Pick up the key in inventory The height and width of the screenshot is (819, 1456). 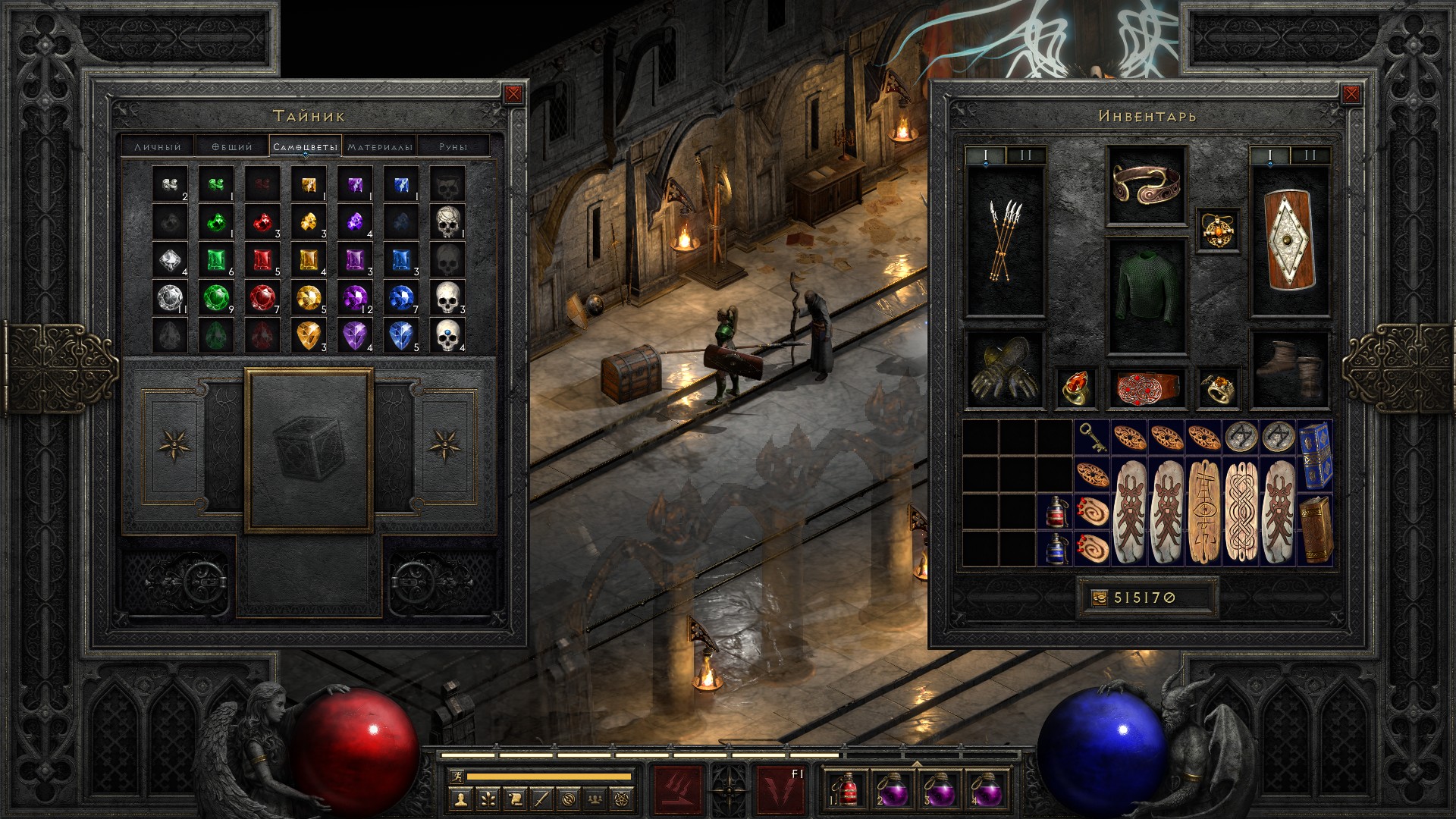(x=1091, y=437)
